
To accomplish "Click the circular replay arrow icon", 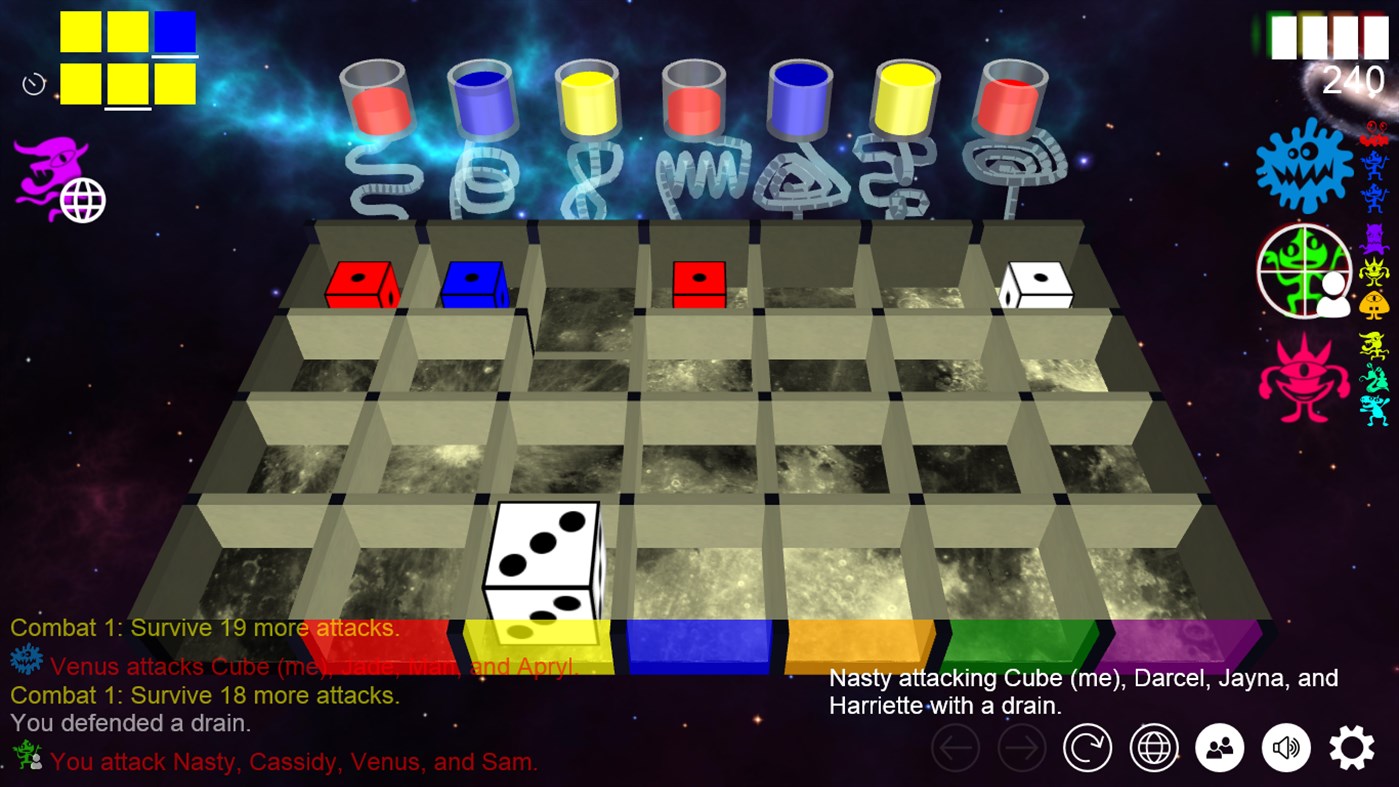I will 1088,747.
